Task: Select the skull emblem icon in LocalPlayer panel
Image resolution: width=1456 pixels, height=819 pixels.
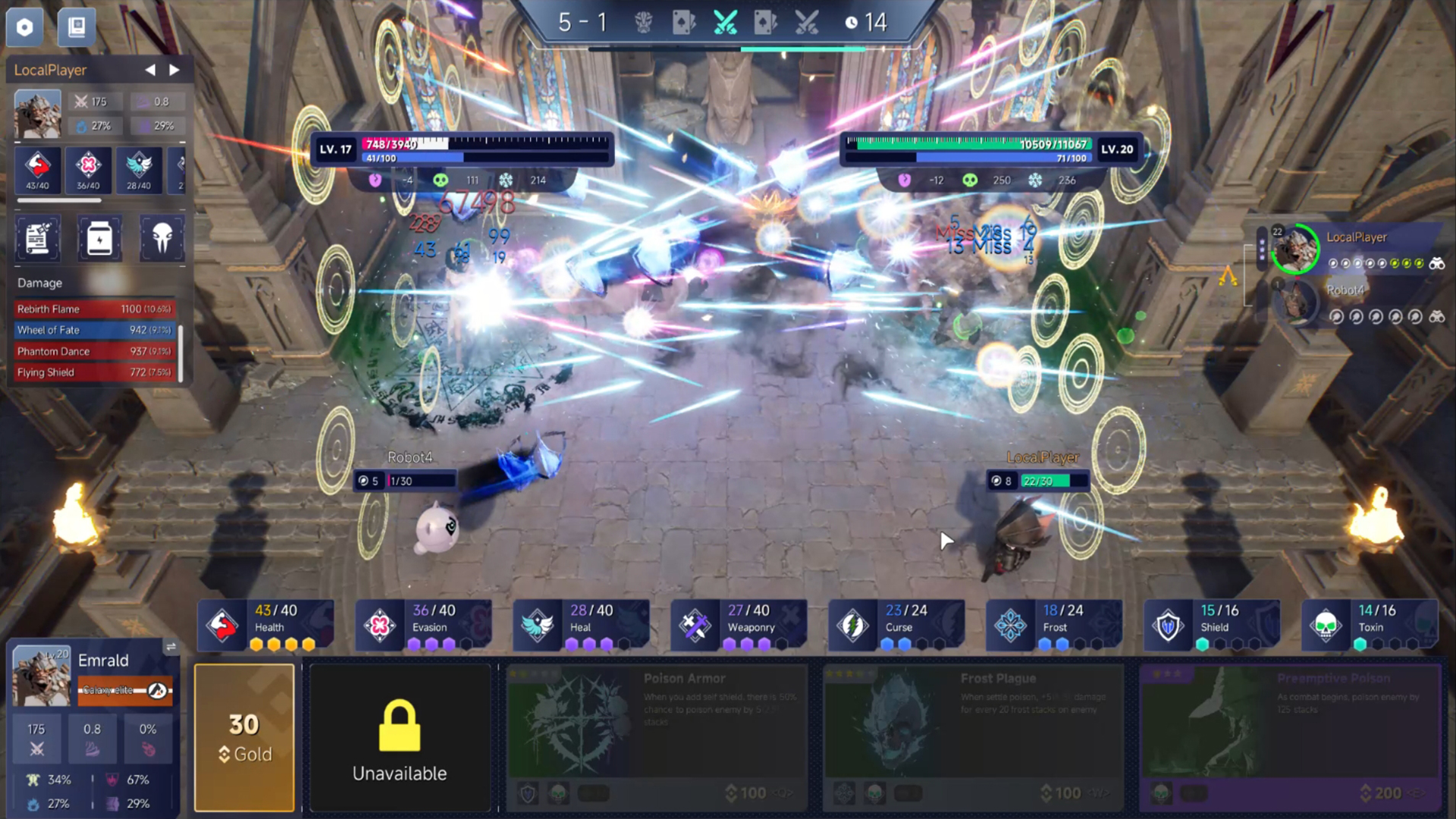Action: [x=161, y=239]
